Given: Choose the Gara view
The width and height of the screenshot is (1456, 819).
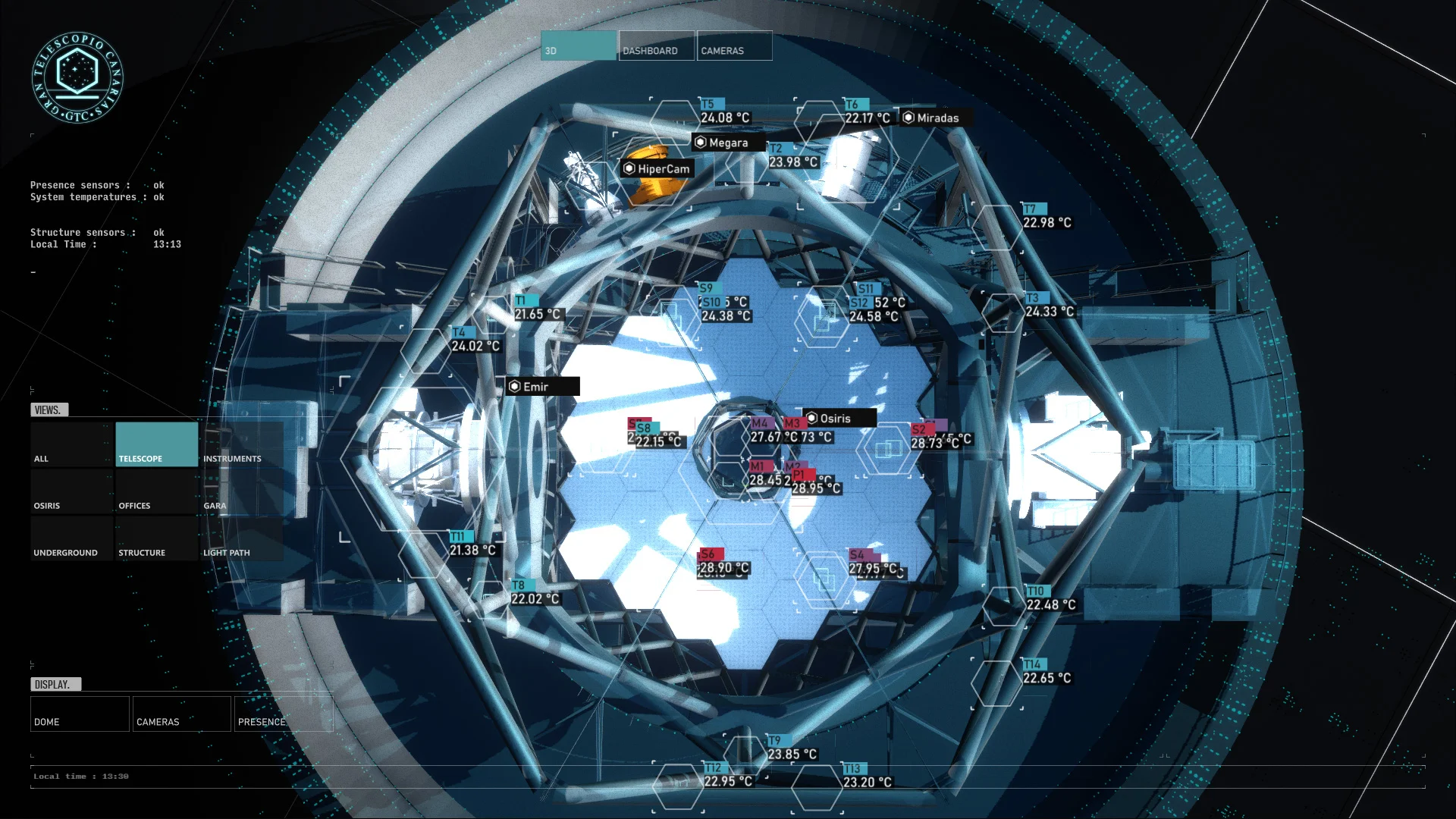Looking at the screenshot, I should click(241, 491).
